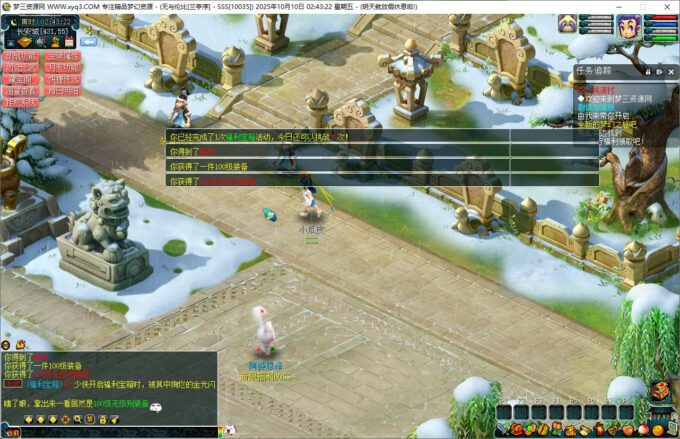Close the quest tracking panel
The width and height of the screenshot is (680, 439).
(673, 71)
